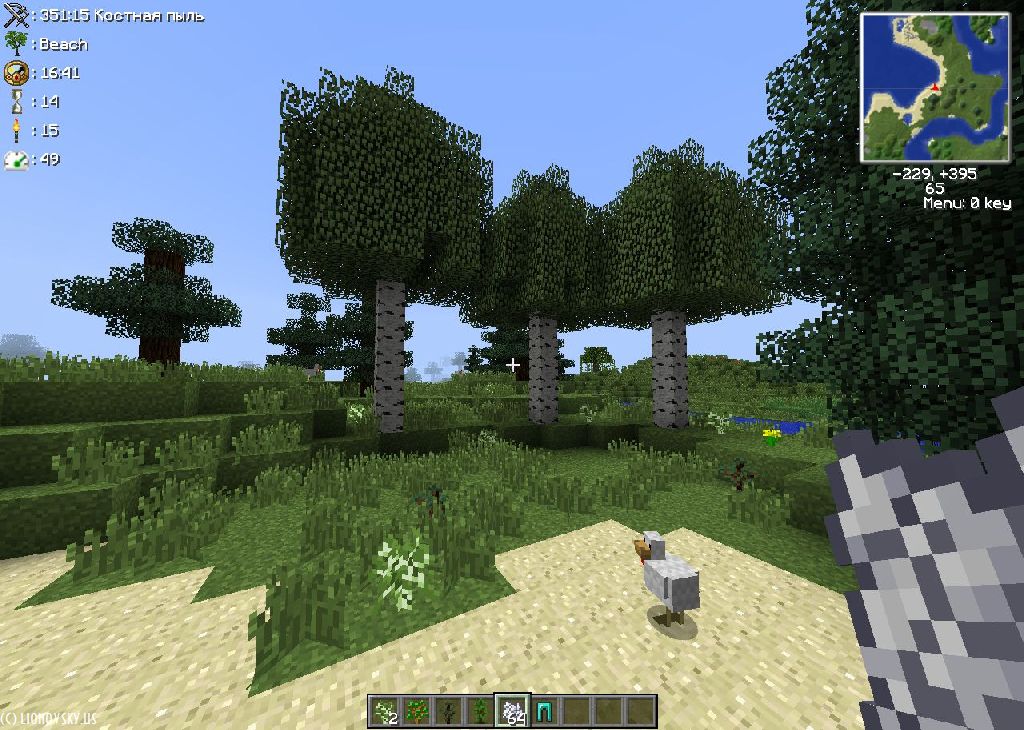1024x730 pixels.
Task: Pick the dark spruce sapling slot
Action: tap(449, 711)
